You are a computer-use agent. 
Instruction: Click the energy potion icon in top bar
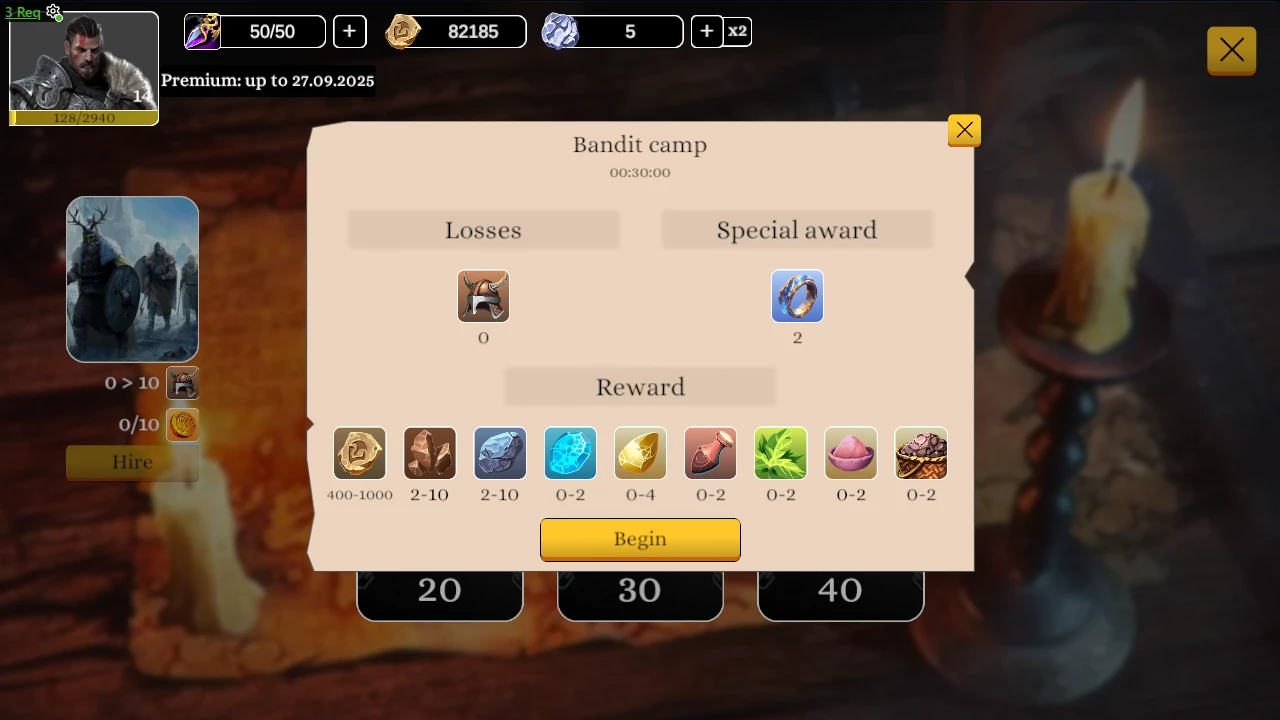point(202,31)
